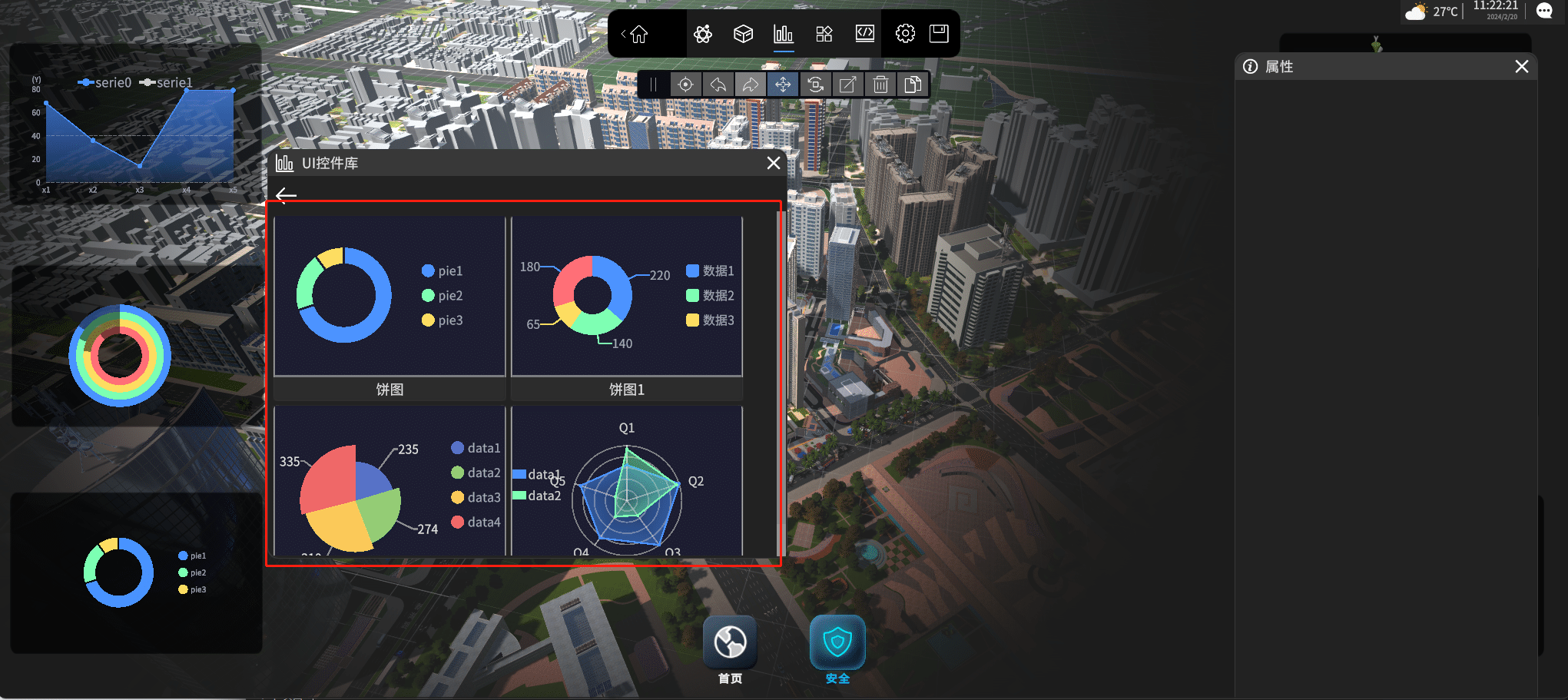Save the scene with the floppy disk icon
The height and width of the screenshot is (700, 1568).
pos(939,34)
